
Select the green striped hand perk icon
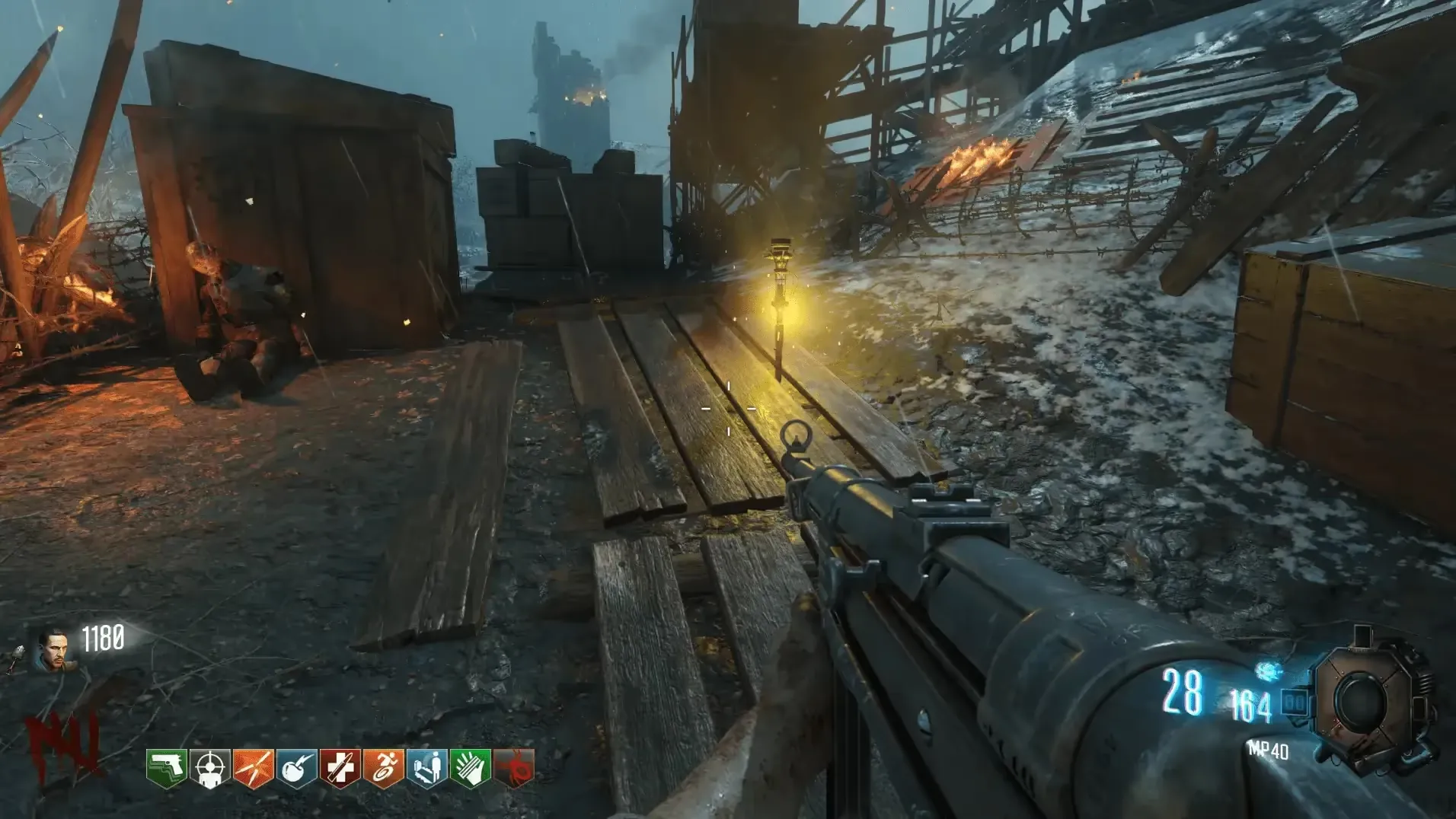(471, 767)
